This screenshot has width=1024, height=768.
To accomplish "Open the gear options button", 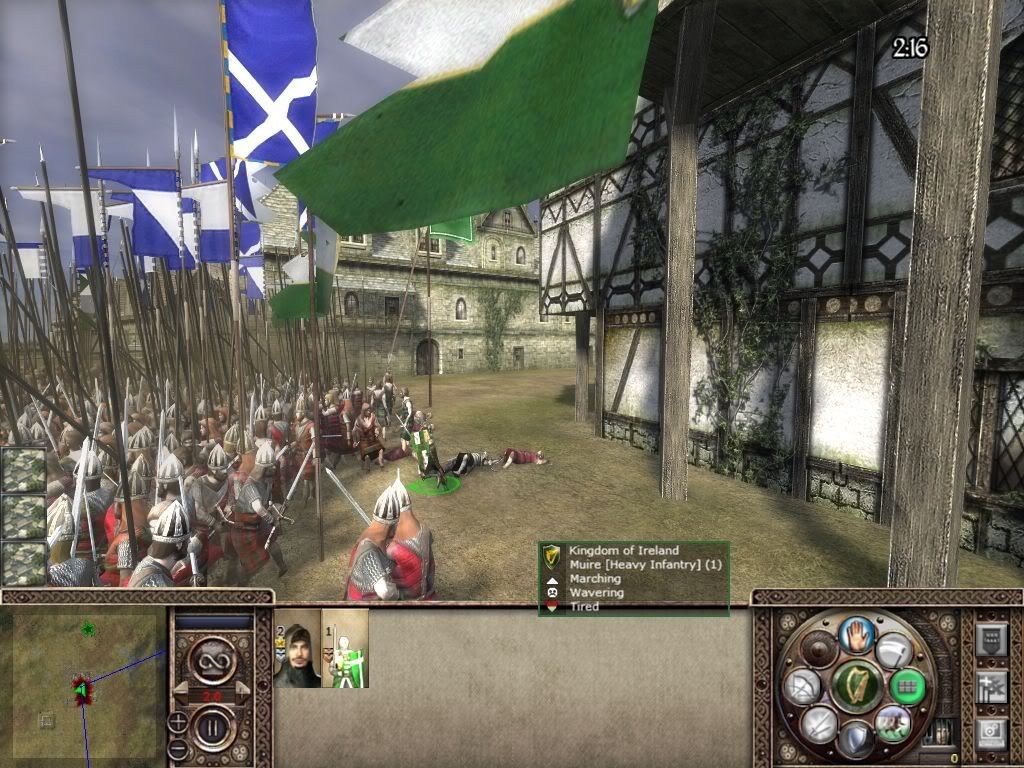I will [990, 733].
